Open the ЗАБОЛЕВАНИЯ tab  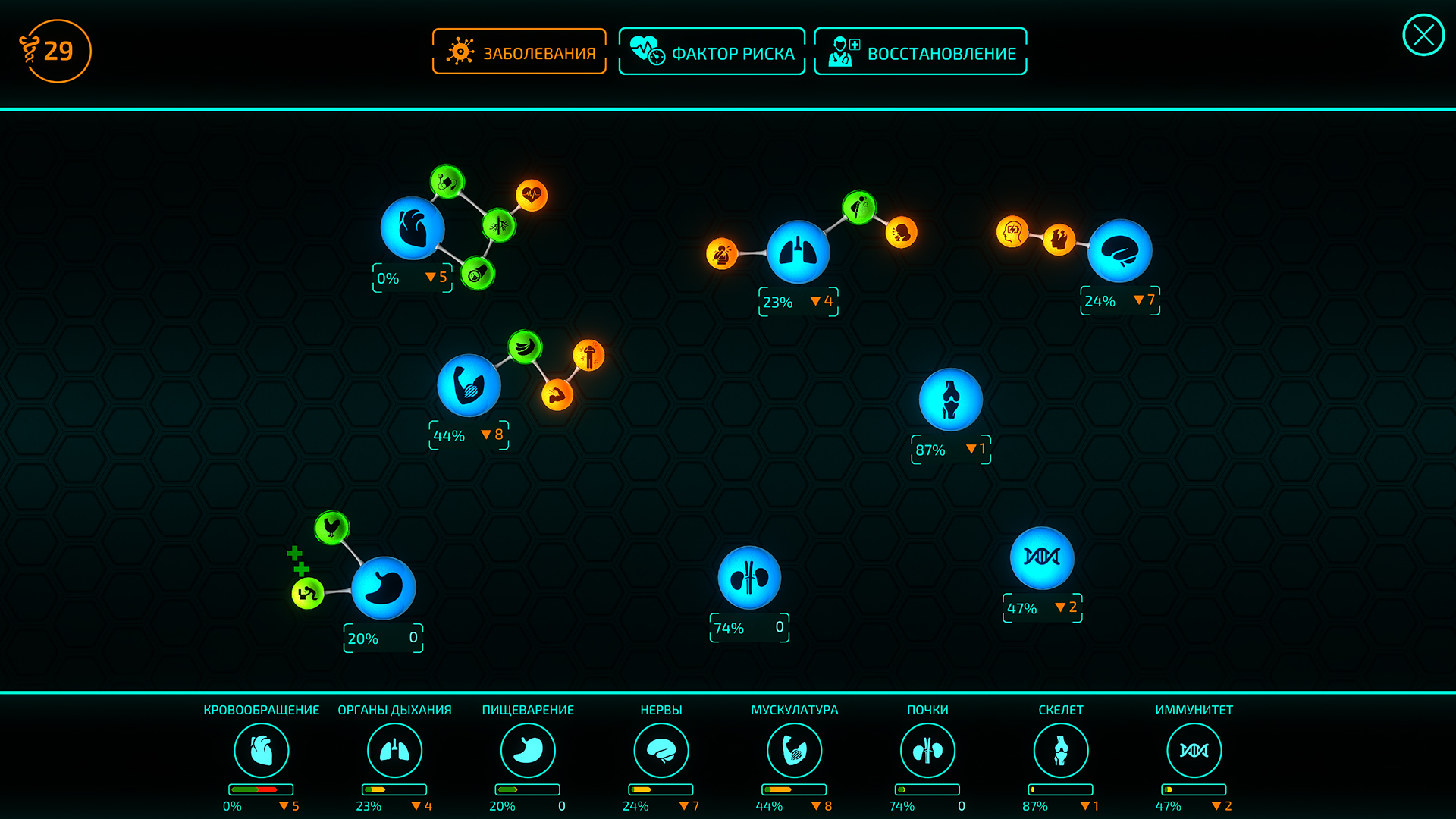point(519,52)
